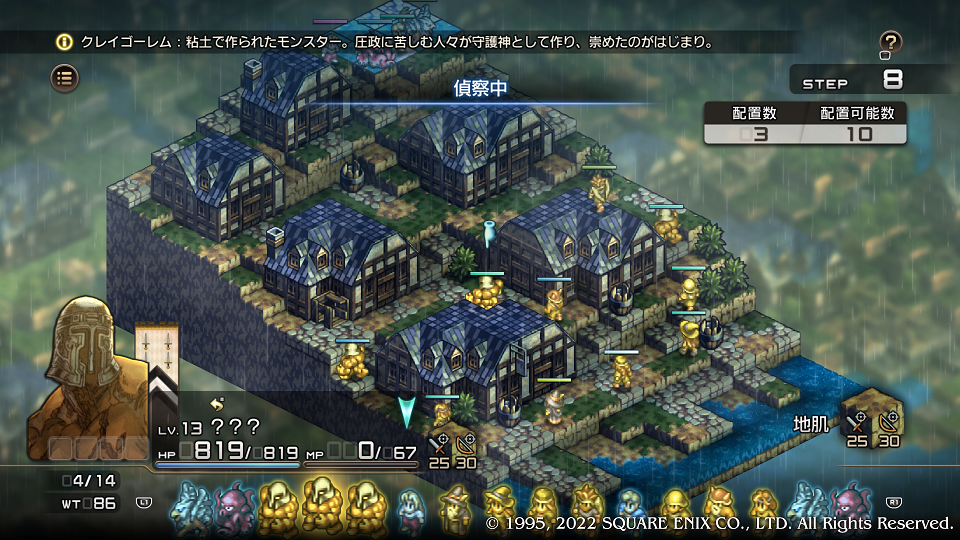Open the list menu icon

pos(65,77)
